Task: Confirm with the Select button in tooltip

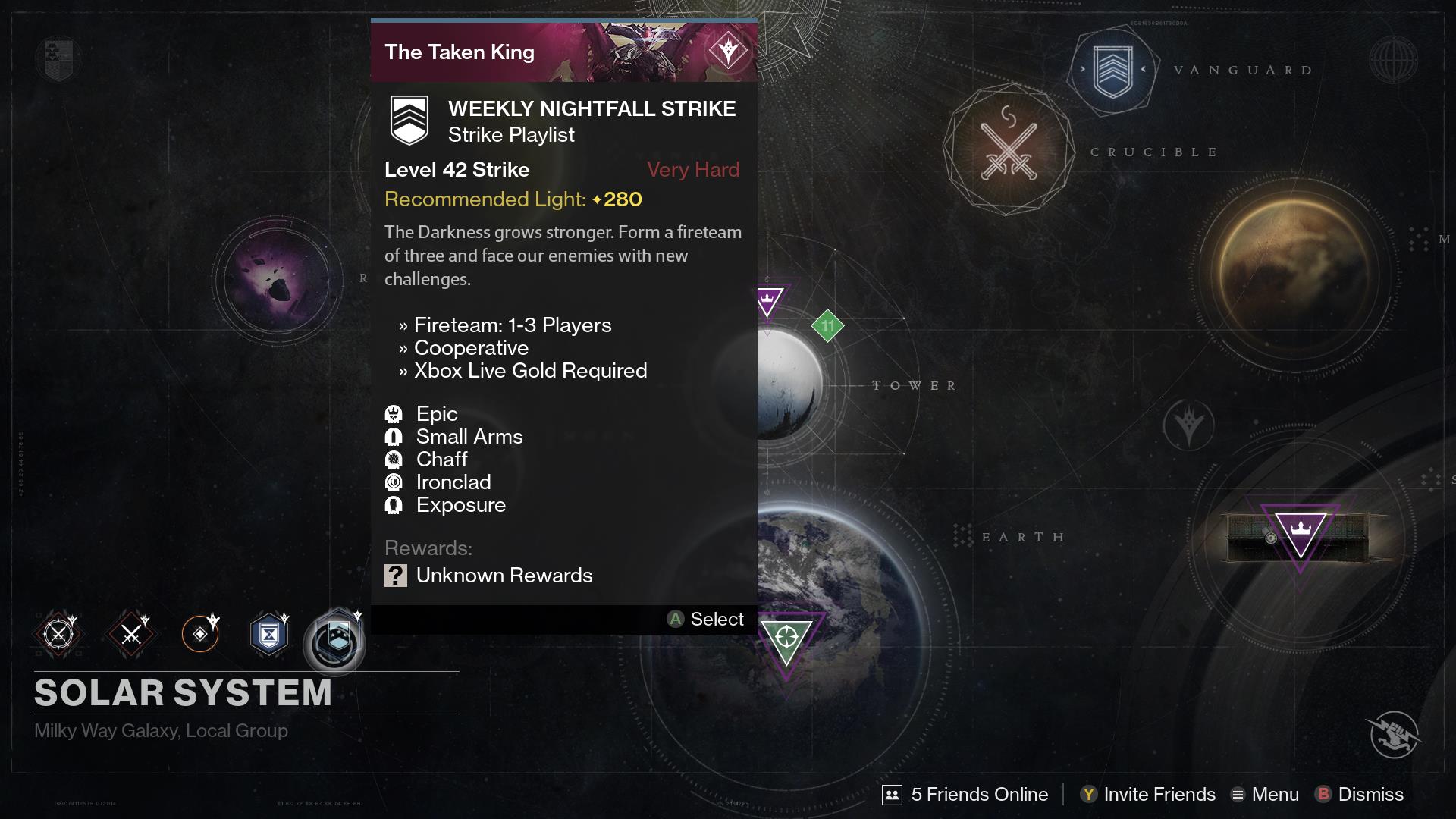Action: (x=706, y=620)
